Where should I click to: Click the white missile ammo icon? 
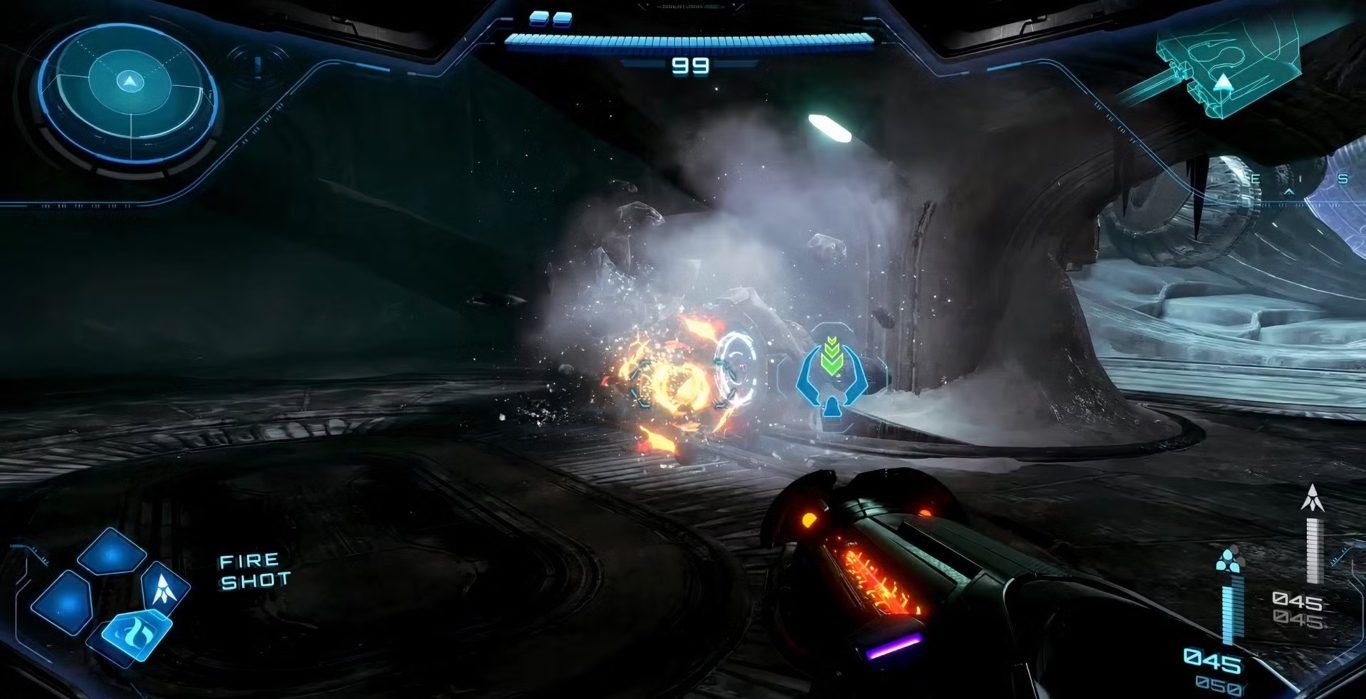[x=1311, y=497]
